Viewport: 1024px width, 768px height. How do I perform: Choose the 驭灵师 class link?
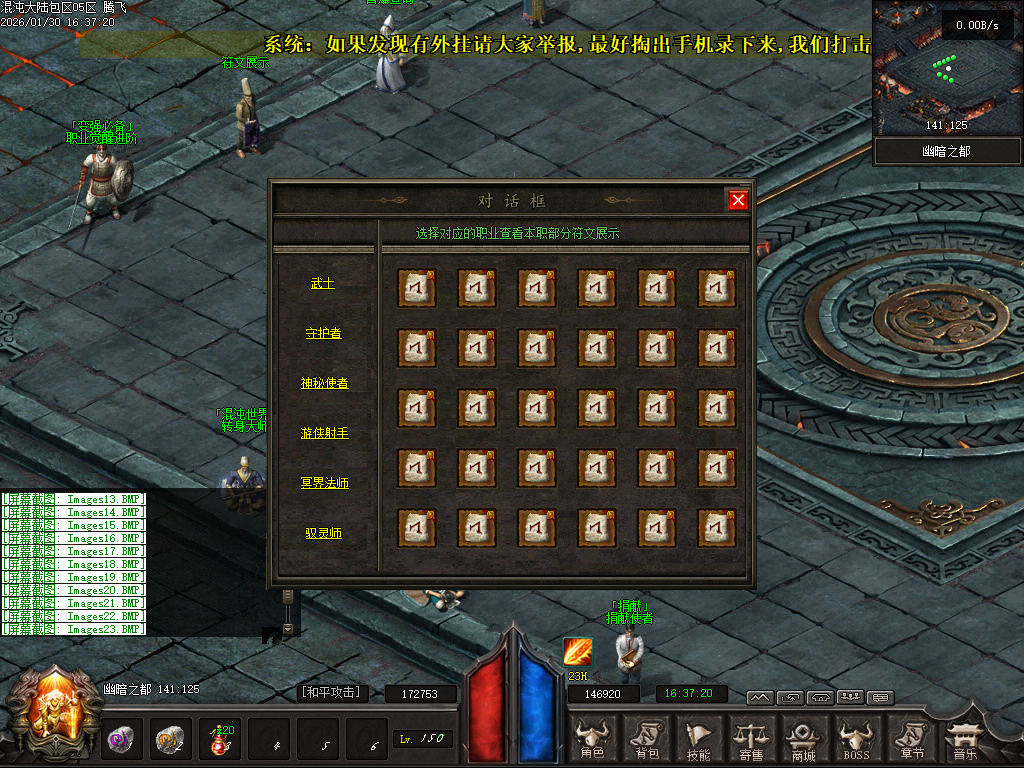click(323, 533)
